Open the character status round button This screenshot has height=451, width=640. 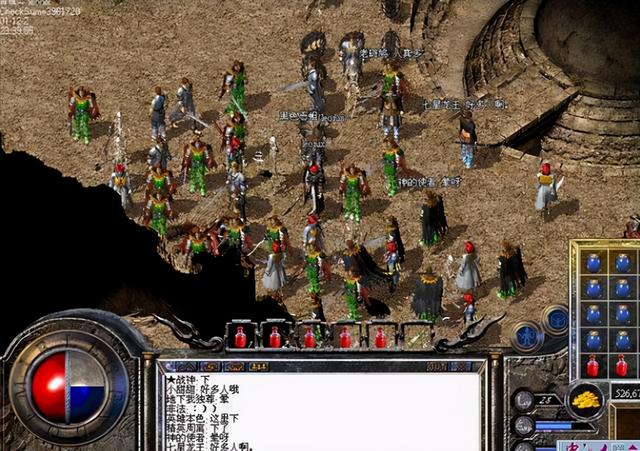pos(527,334)
